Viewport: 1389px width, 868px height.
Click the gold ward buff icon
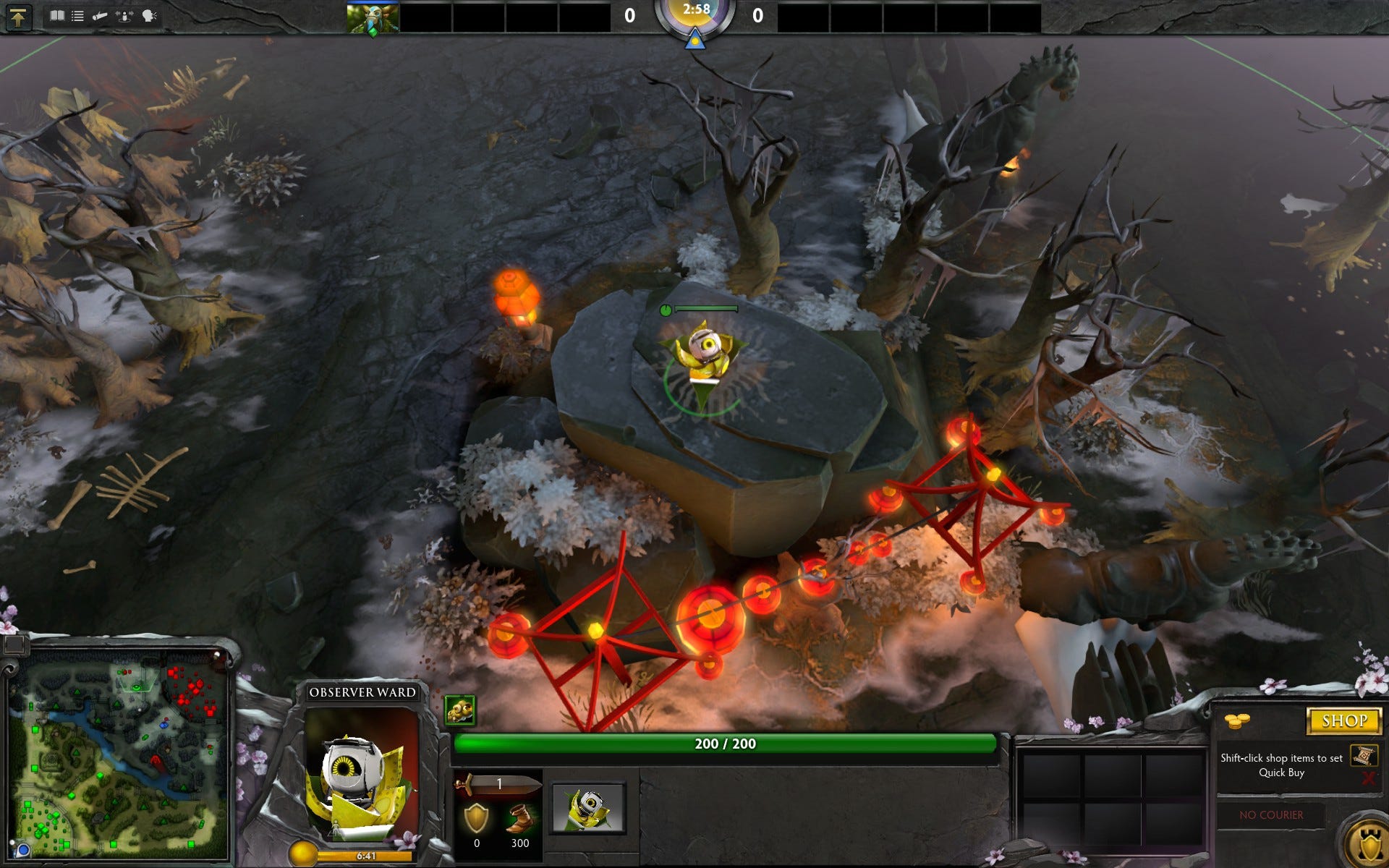pyautogui.click(x=460, y=710)
